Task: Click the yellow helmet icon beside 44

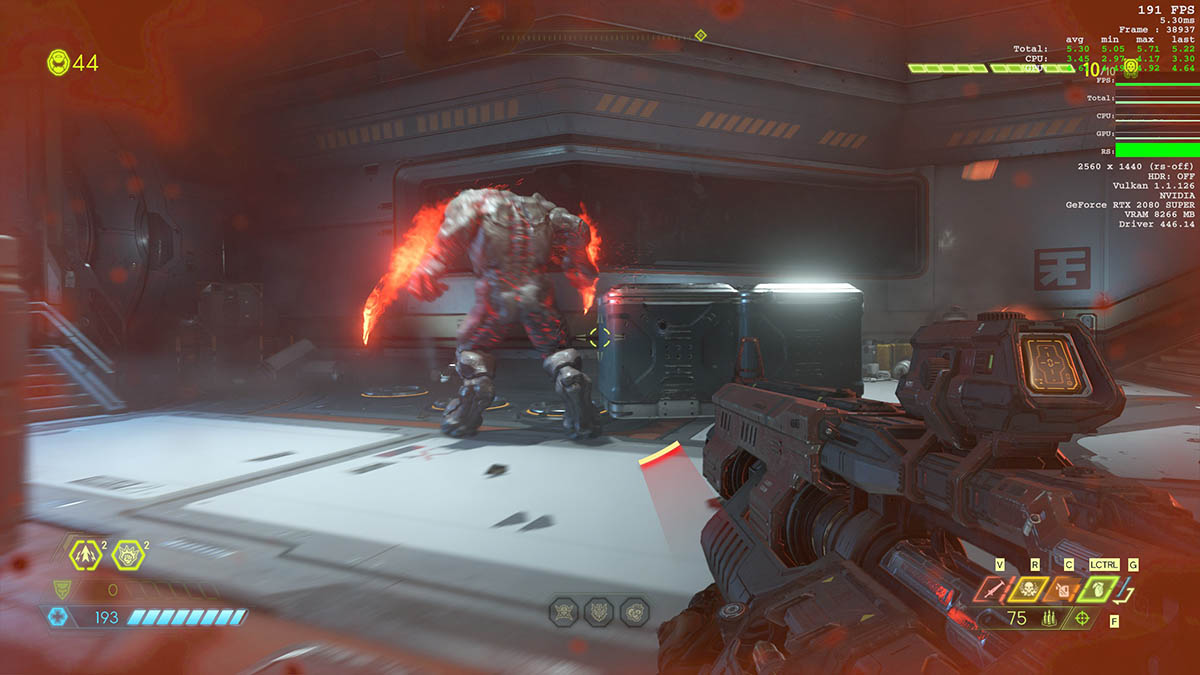Action: pyautogui.click(x=59, y=63)
